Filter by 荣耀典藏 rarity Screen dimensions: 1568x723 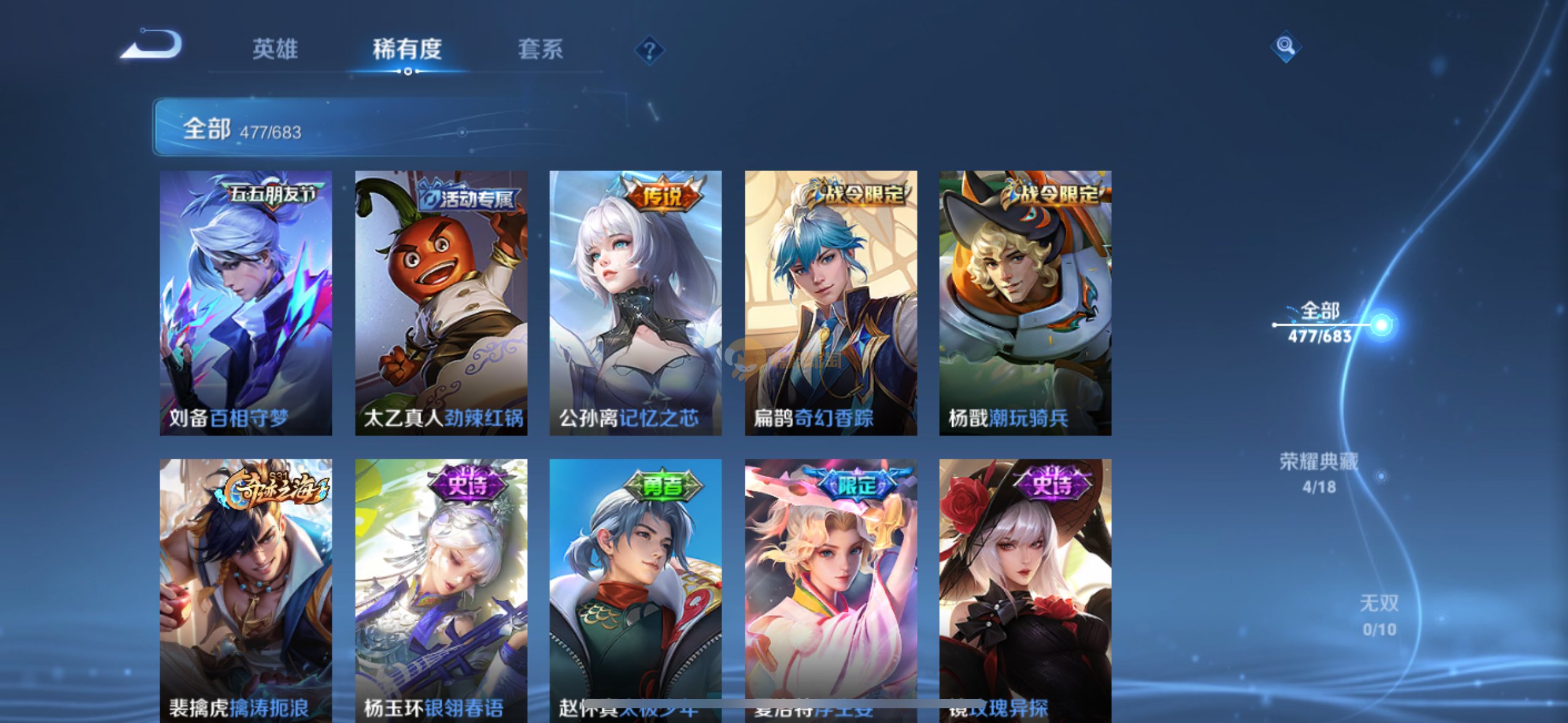[x=1319, y=473]
